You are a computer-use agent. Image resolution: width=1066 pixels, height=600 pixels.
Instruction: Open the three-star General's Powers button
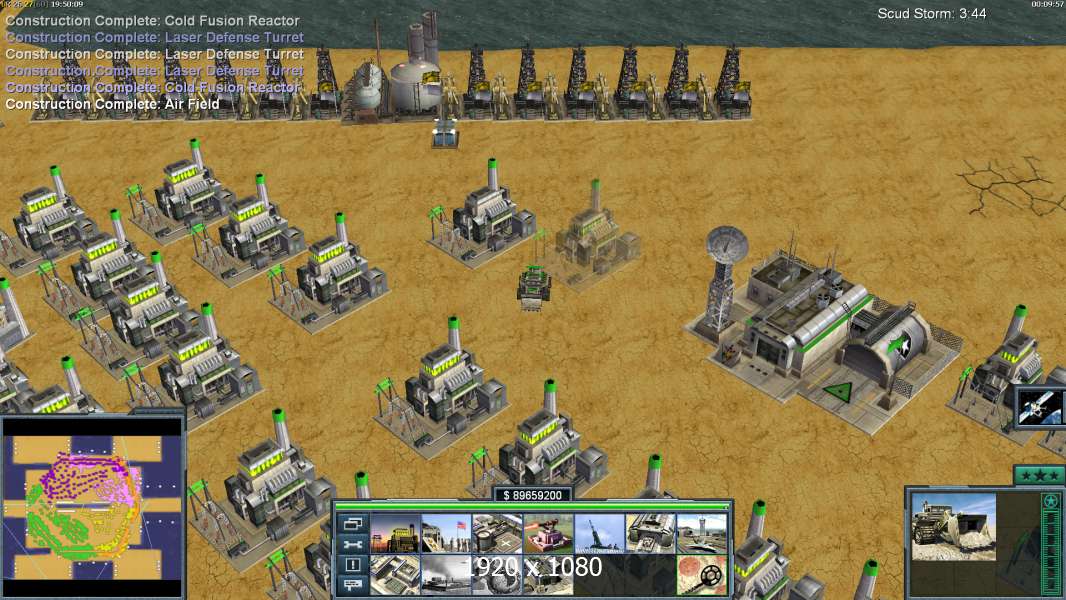[1039, 475]
